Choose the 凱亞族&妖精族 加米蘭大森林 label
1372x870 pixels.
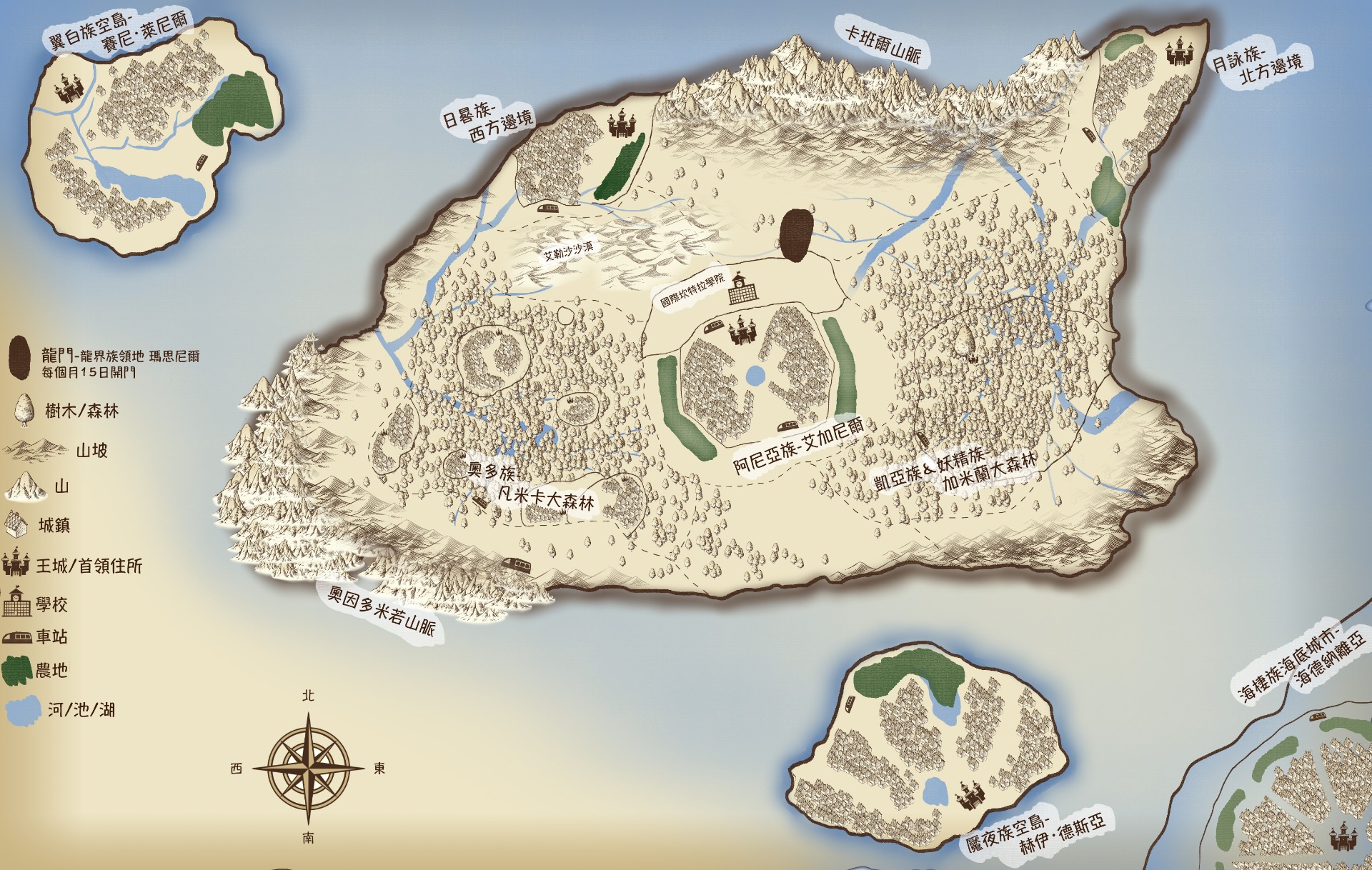pyautogui.click(x=955, y=469)
